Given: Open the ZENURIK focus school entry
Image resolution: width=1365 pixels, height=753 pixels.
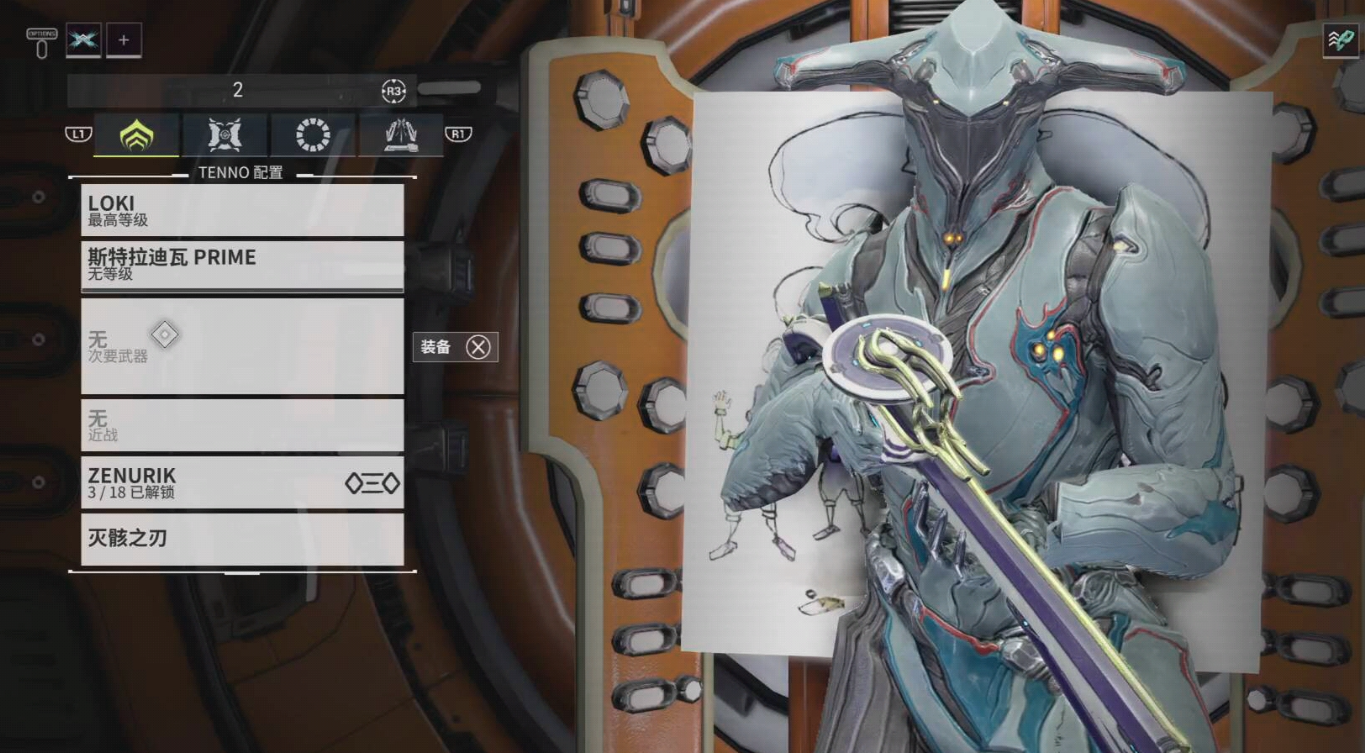Looking at the screenshot, I should (x=242, y=483).
